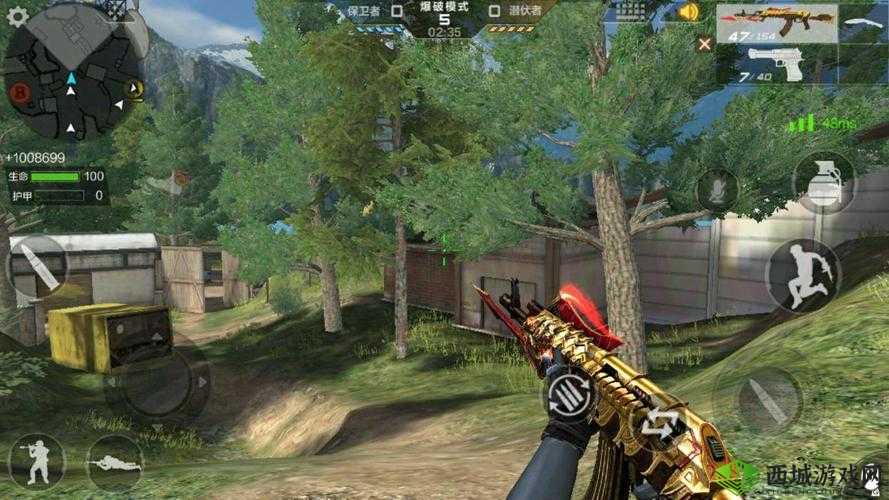Tap the crouch stance button
This screenshot has height=500, width=889.
pos(36,460)
